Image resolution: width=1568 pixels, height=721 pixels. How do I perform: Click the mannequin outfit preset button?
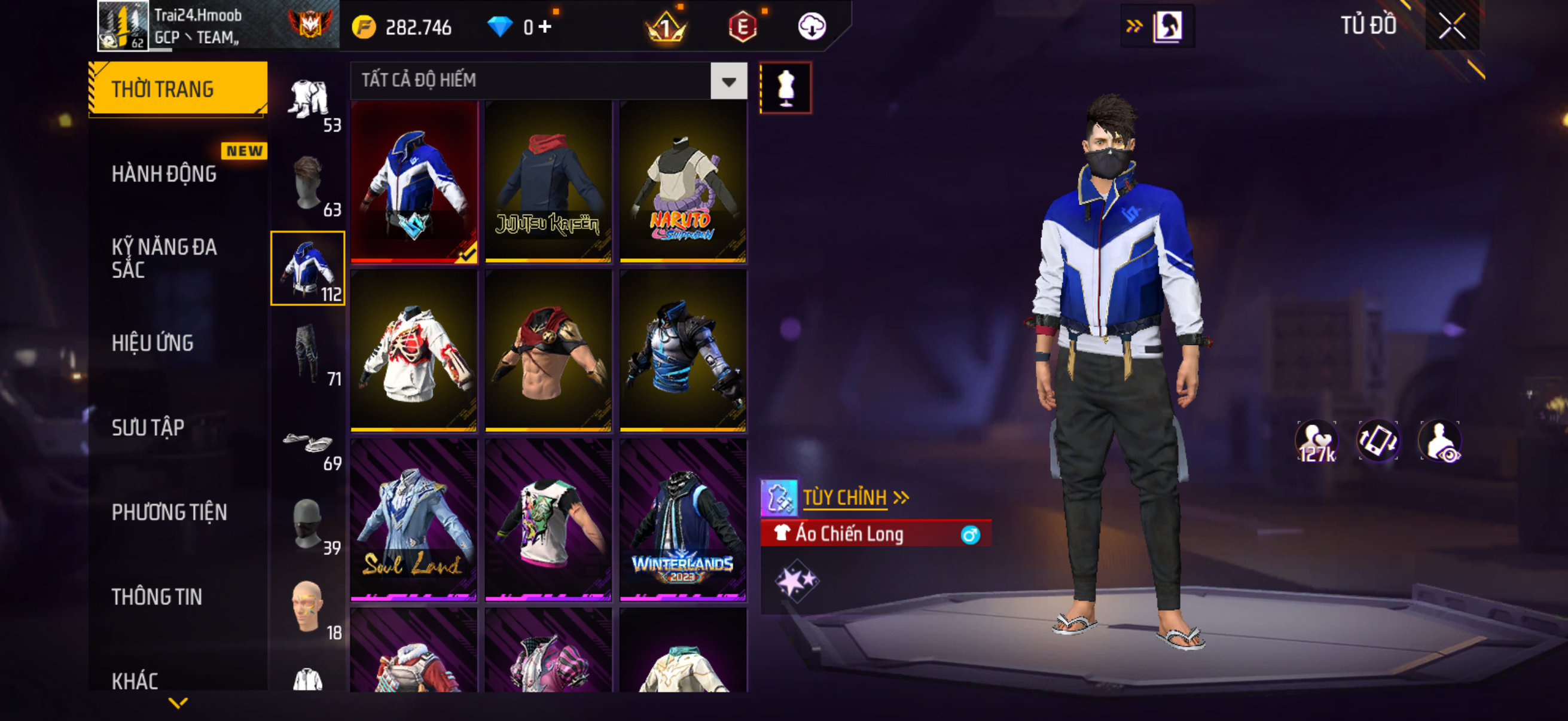(x=785, y=88)
